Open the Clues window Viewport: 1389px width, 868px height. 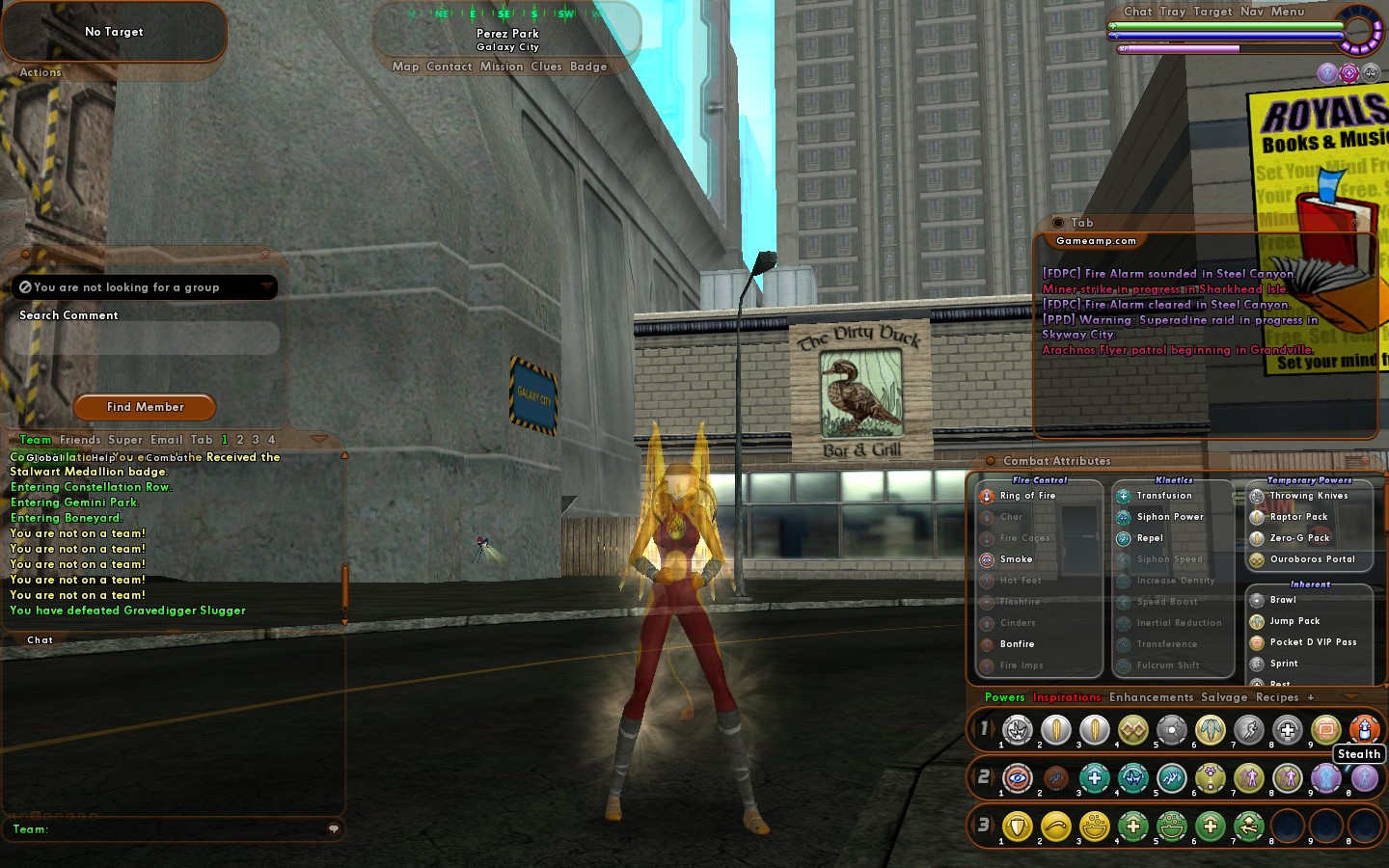coord(546,67)
